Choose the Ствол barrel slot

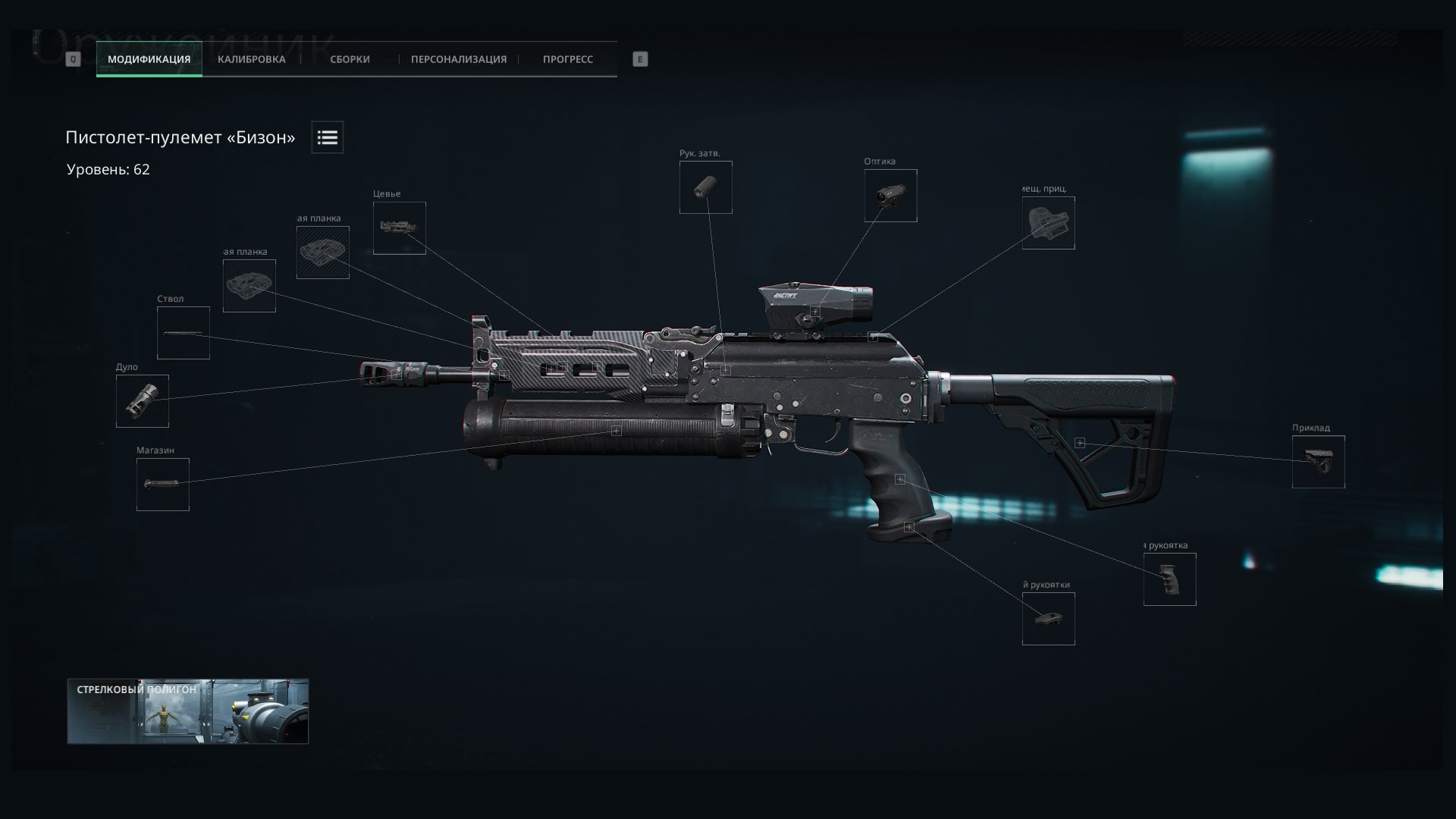tap(184, 333)
